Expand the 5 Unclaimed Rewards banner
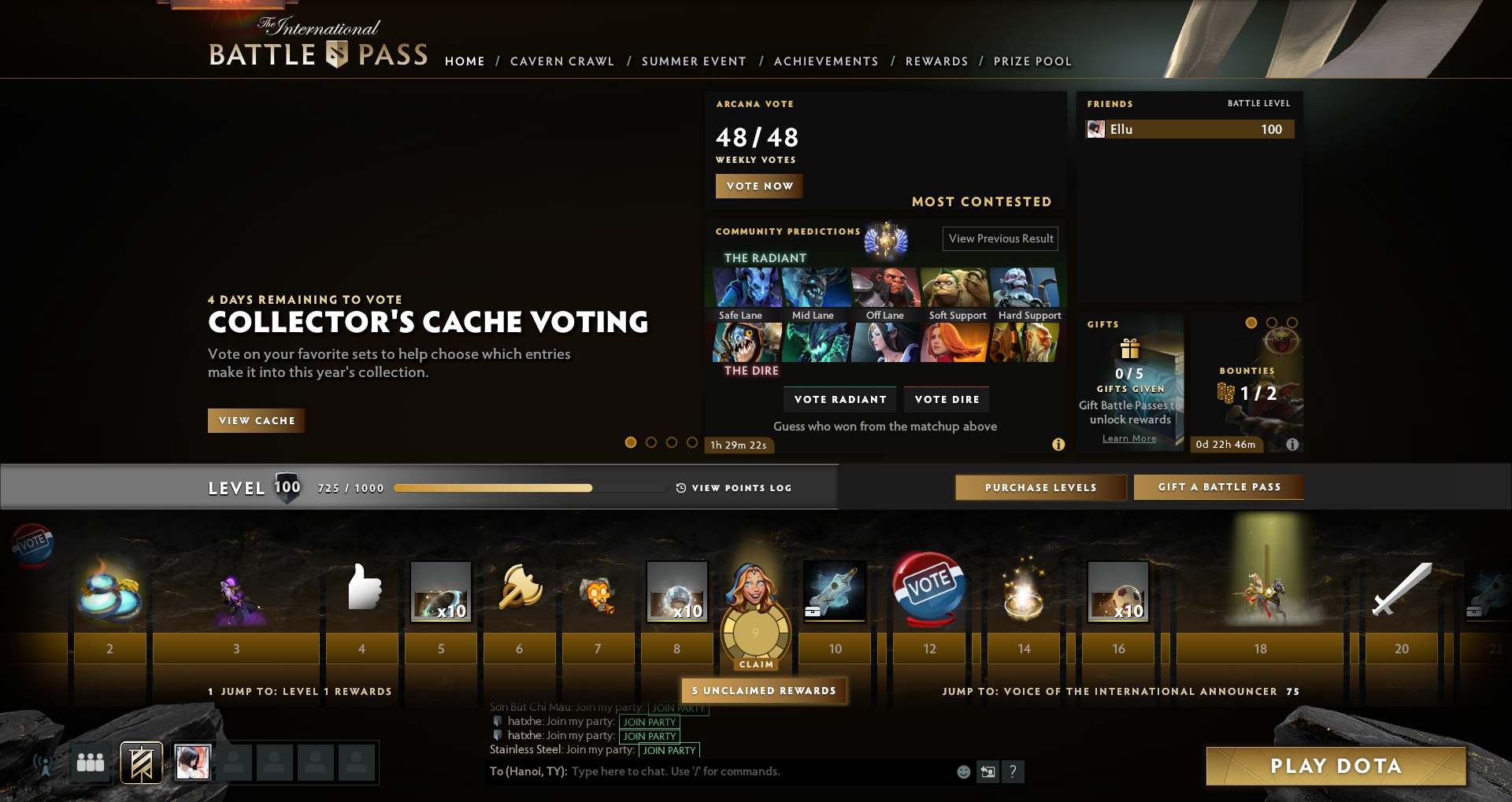 click(x=763, y=690)
